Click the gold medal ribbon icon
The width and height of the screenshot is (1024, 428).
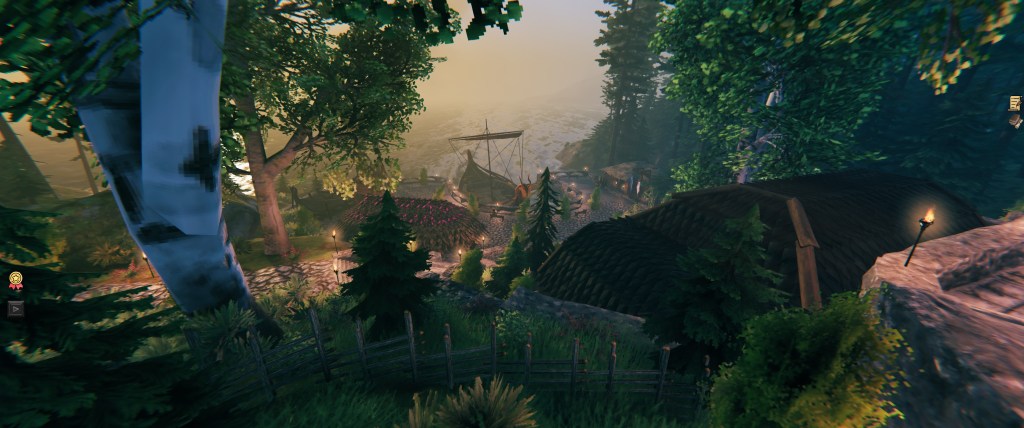click(16, 281)
